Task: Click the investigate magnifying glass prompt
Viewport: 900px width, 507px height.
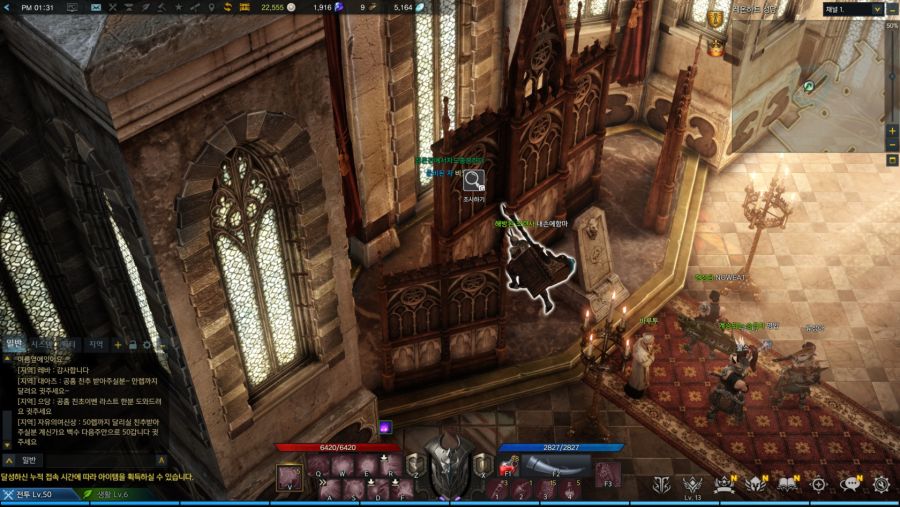Action: (x=473, y=181)
